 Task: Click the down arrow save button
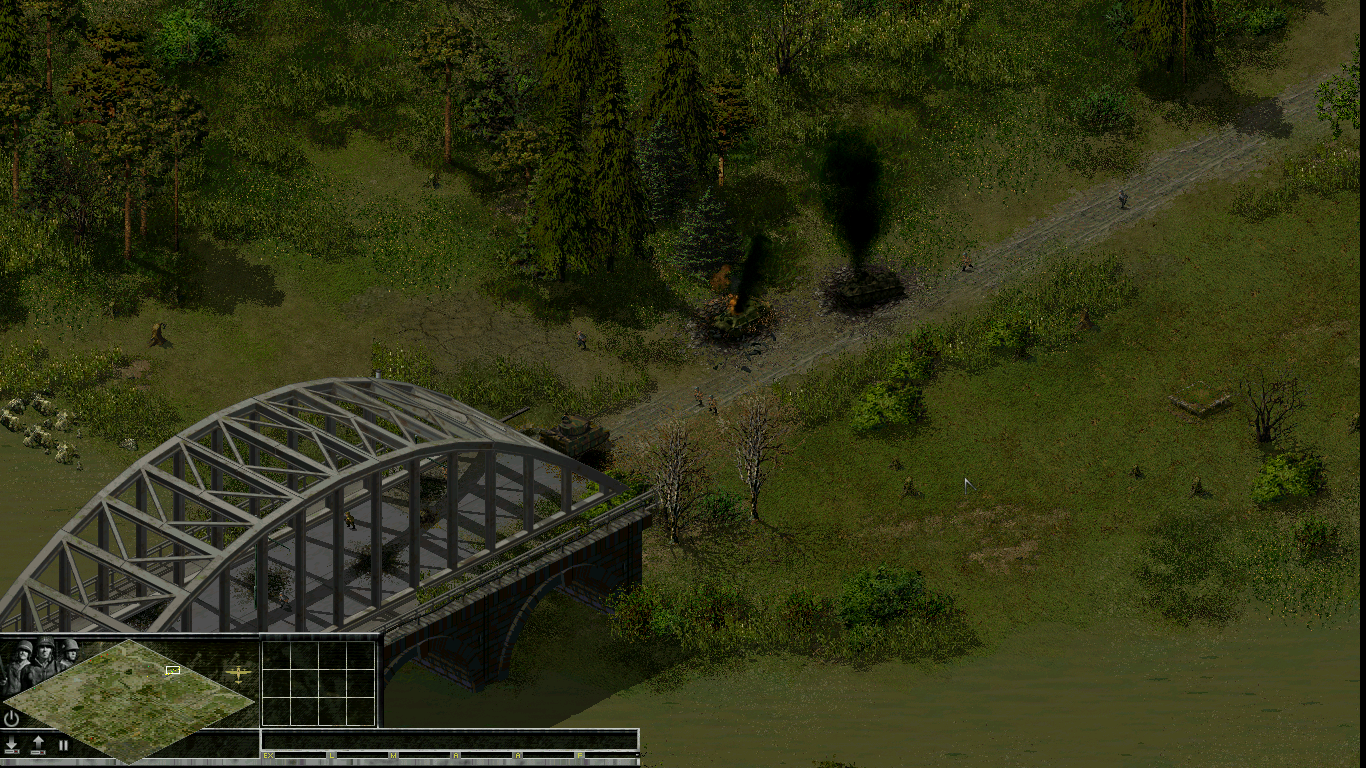click(12, 745)
